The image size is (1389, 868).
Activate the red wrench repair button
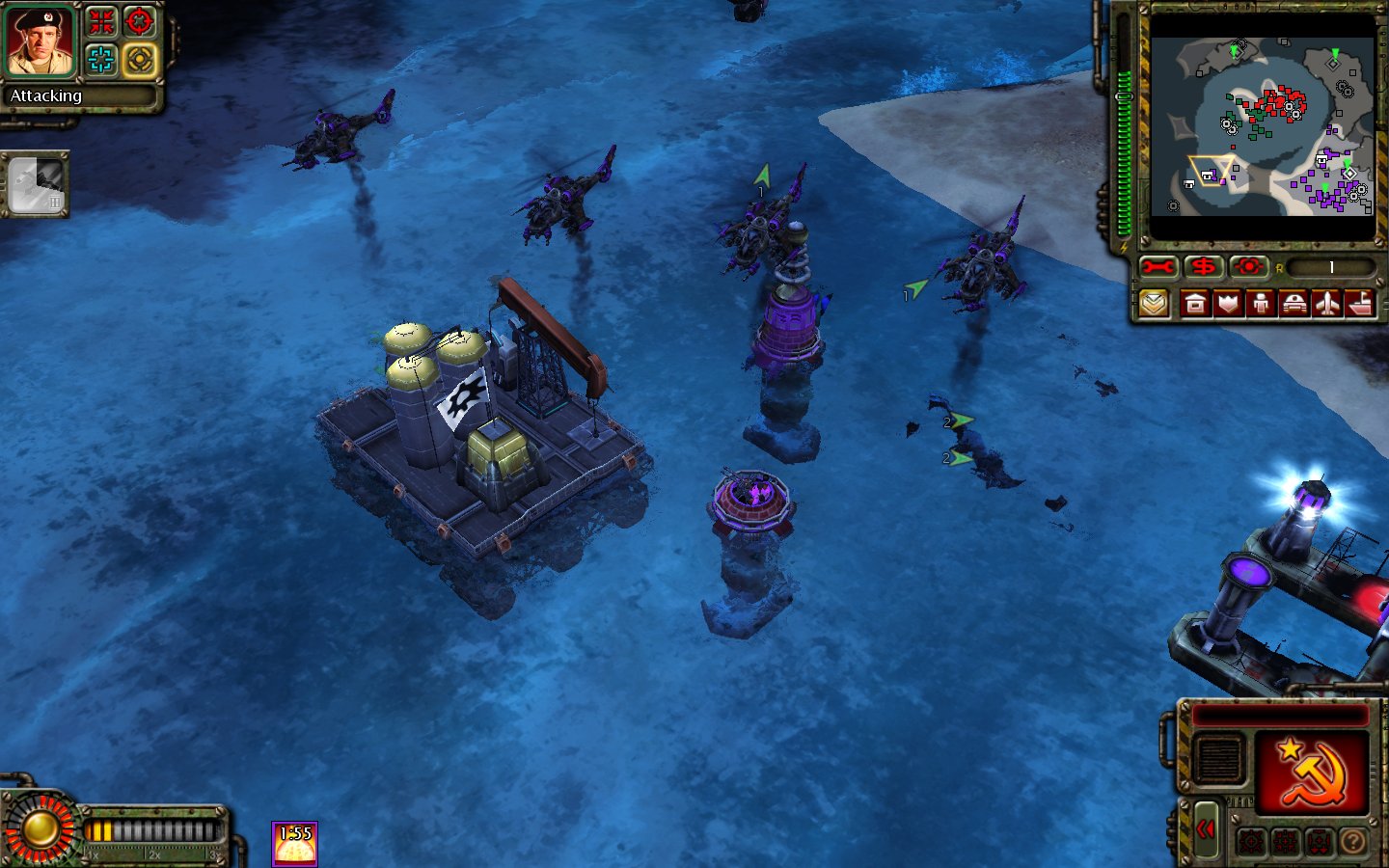[1157, 267]
